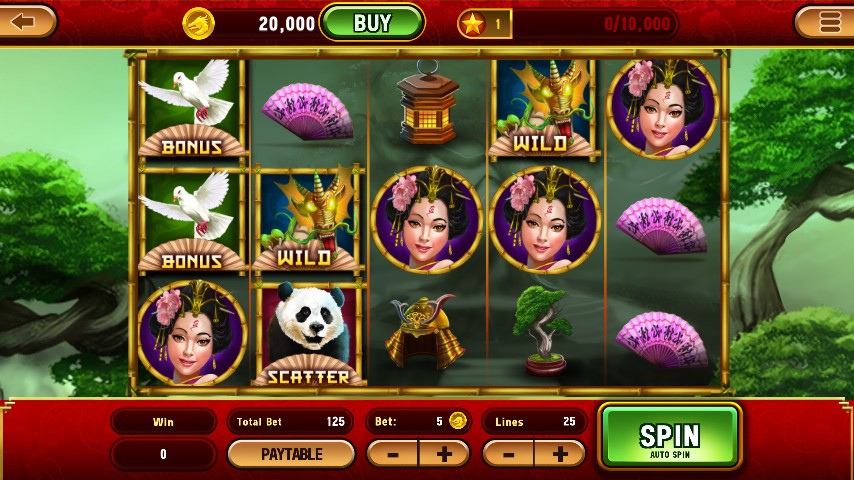Increase the Bet amount
The image size is (854, 480).
[x=443, y=454]
